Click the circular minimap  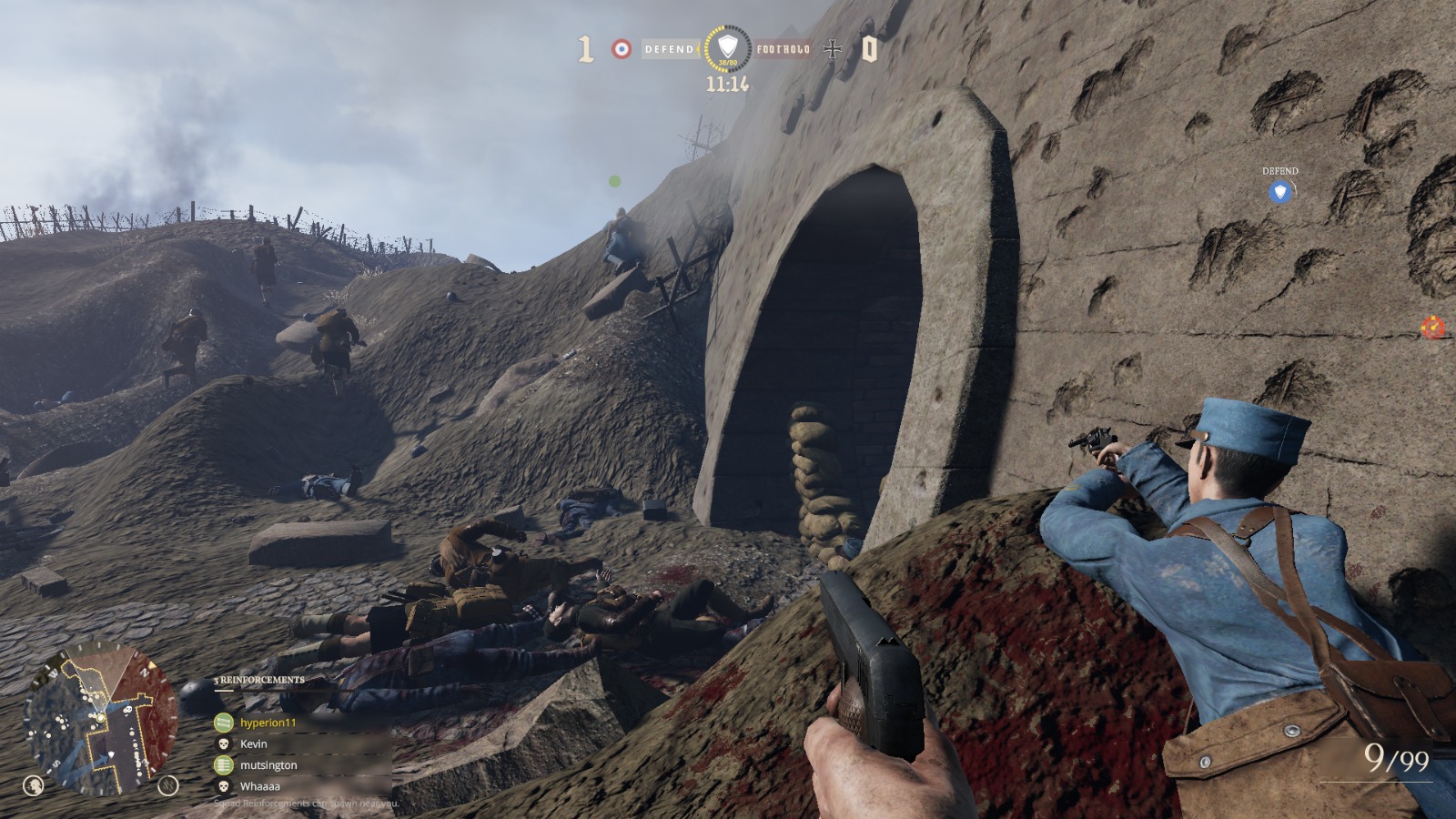point(101,719)
